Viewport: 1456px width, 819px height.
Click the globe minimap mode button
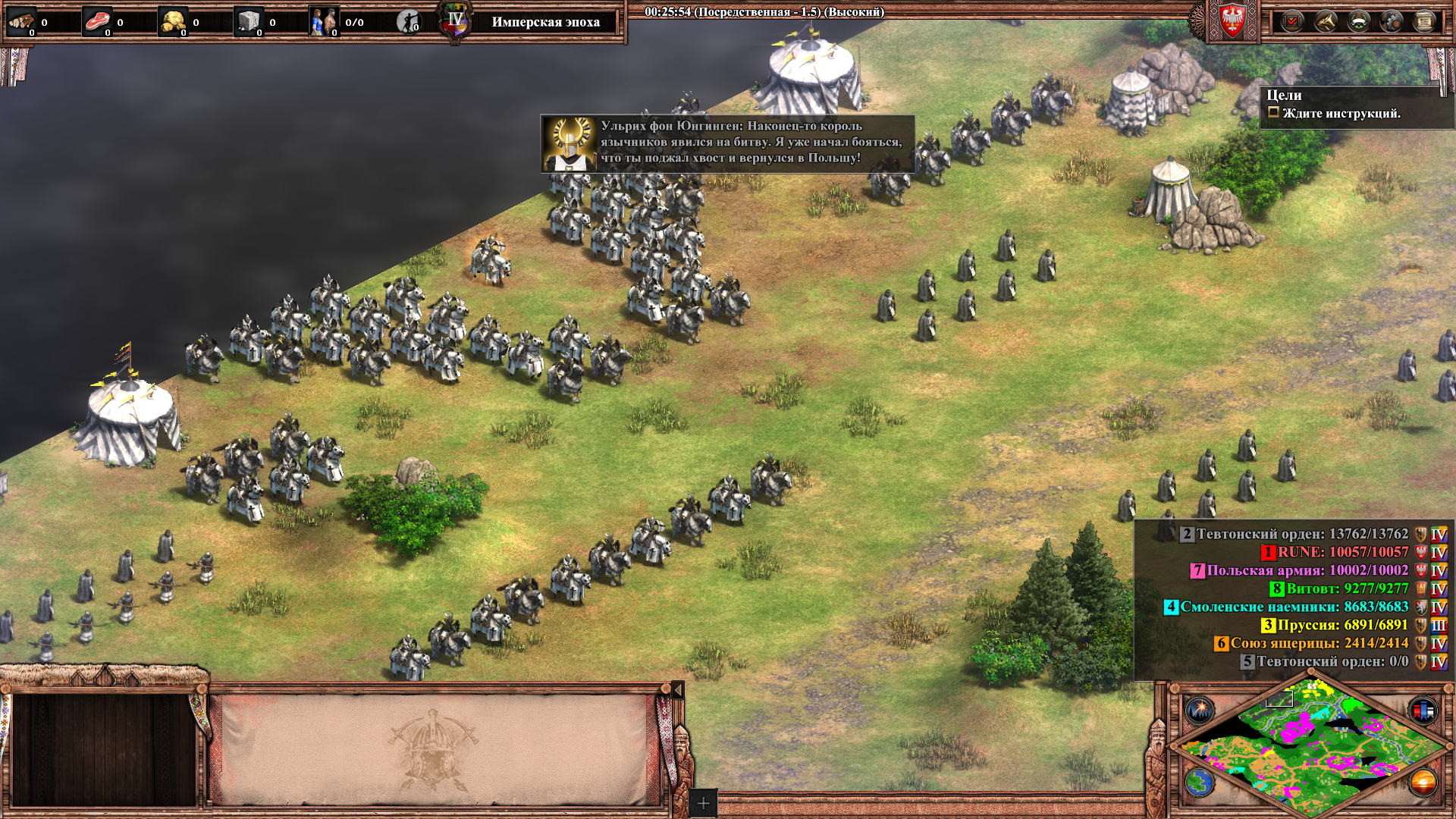click(1200, 783)
